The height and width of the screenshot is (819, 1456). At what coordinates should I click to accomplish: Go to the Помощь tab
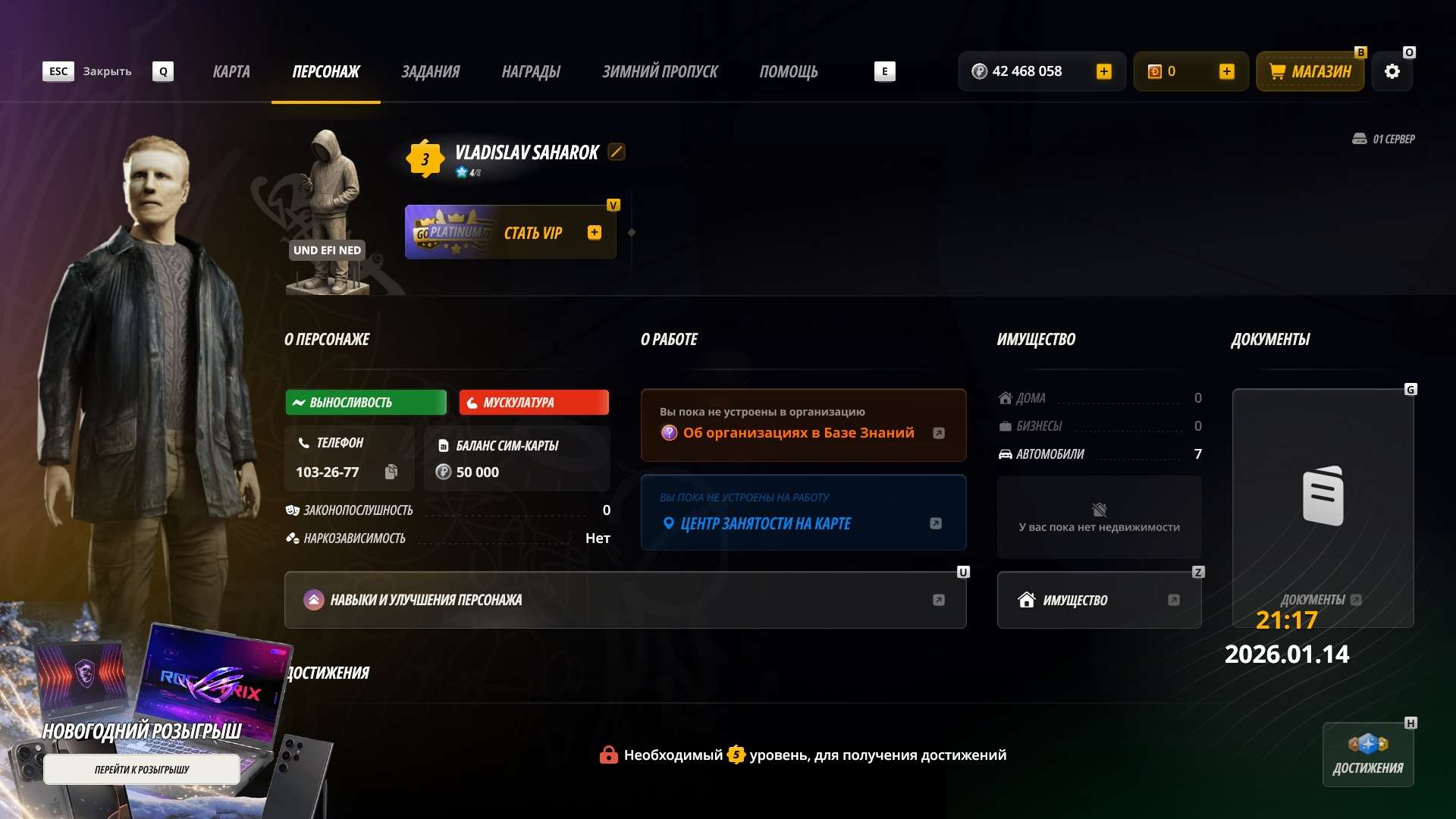[789, 71]
